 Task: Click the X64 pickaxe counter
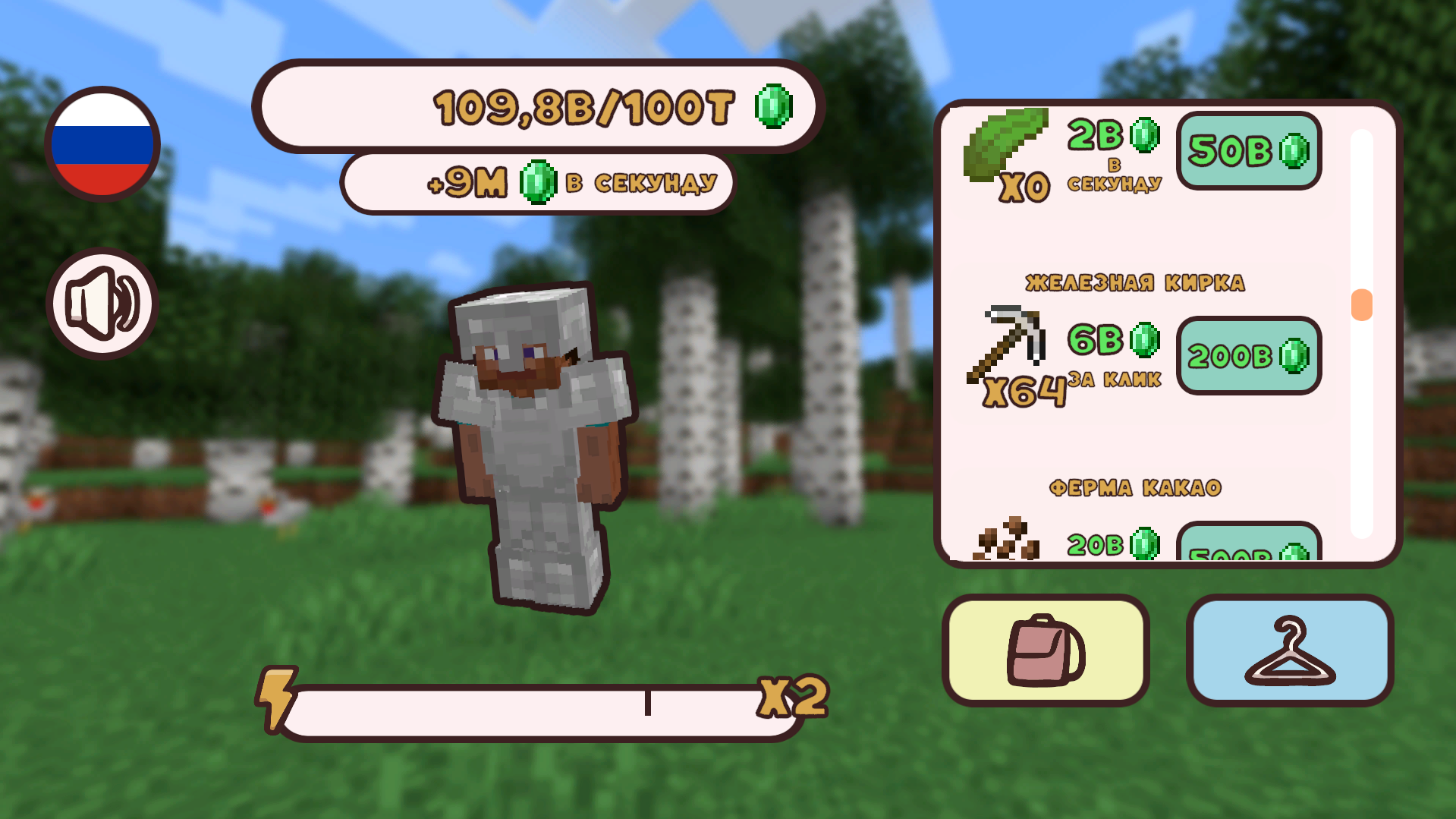1023,391
